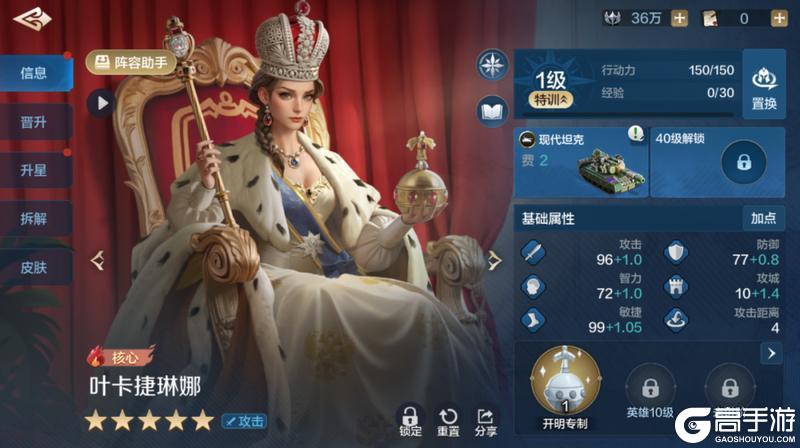Click the 置换 swap button
This screenshot has height=448, width=800.
point(764,84)
